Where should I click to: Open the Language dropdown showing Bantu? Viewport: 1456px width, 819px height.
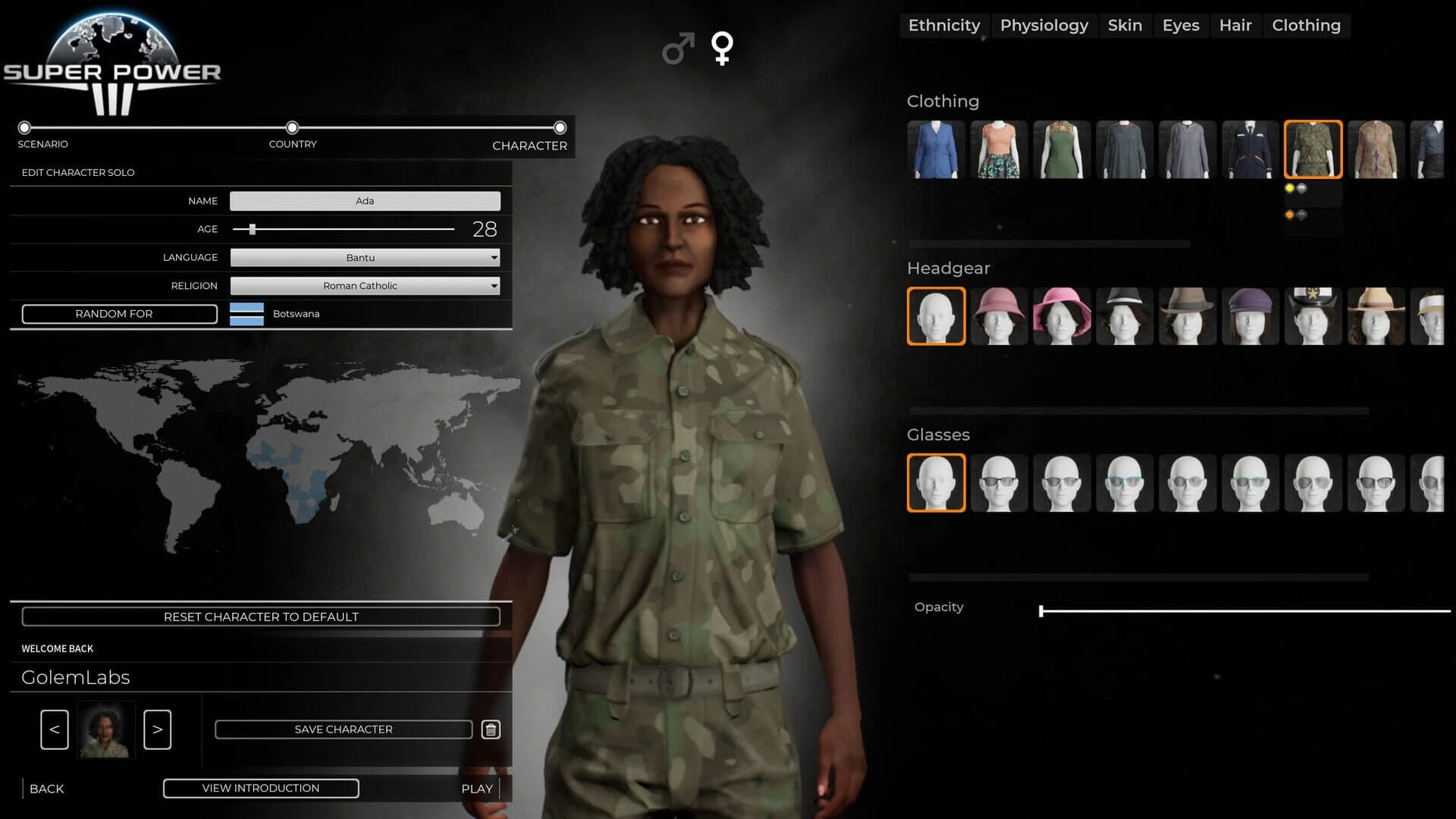364,257
